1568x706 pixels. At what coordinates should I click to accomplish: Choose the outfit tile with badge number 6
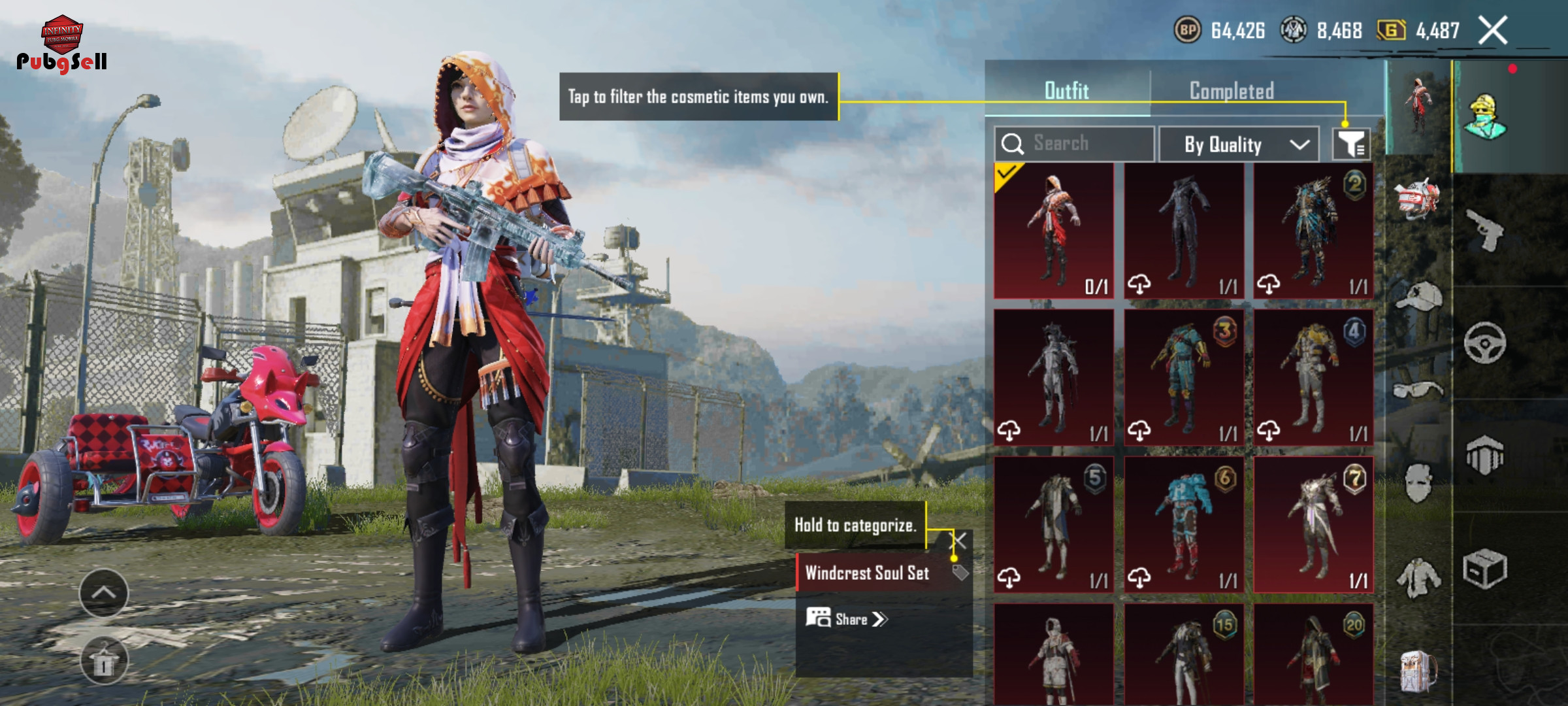(x=1183, y=525)
